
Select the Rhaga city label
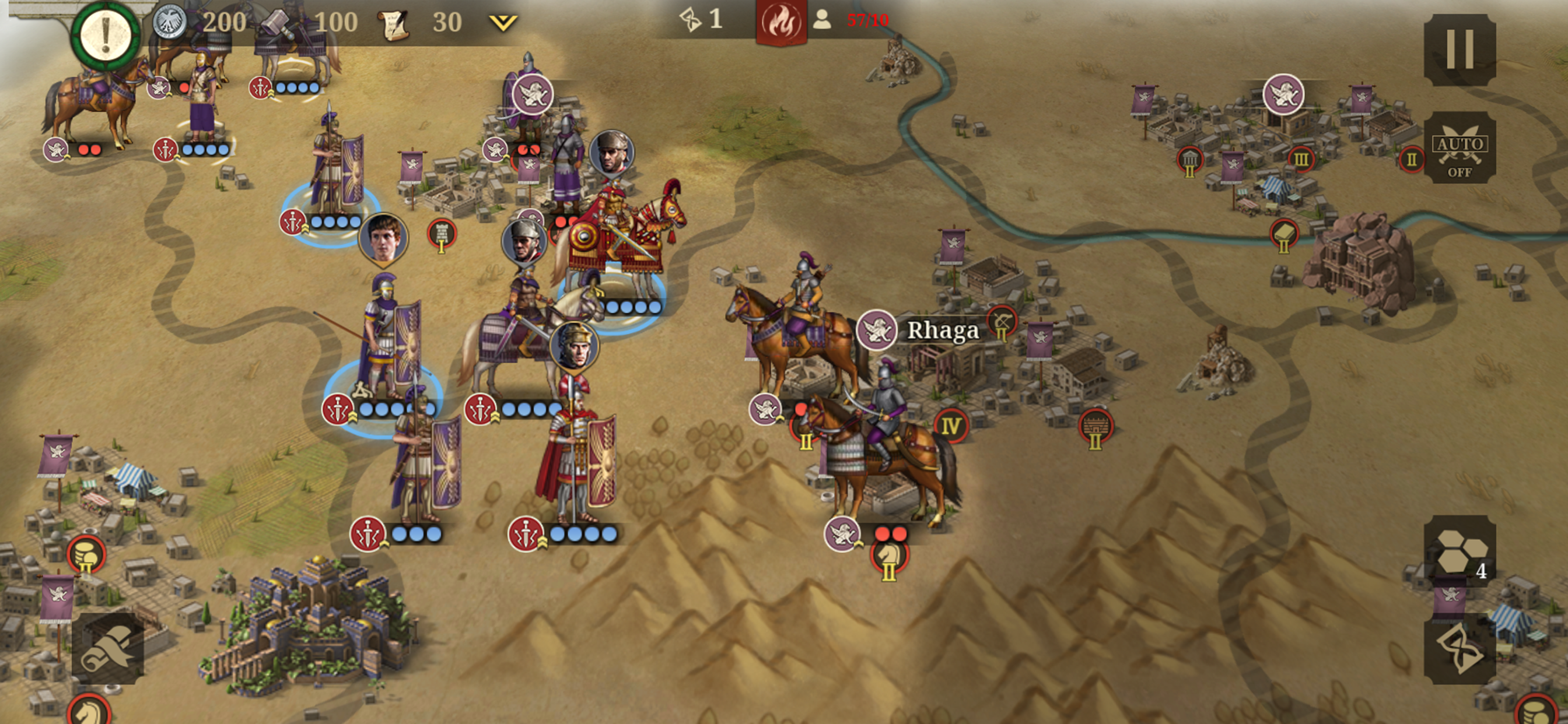[942, 331]
